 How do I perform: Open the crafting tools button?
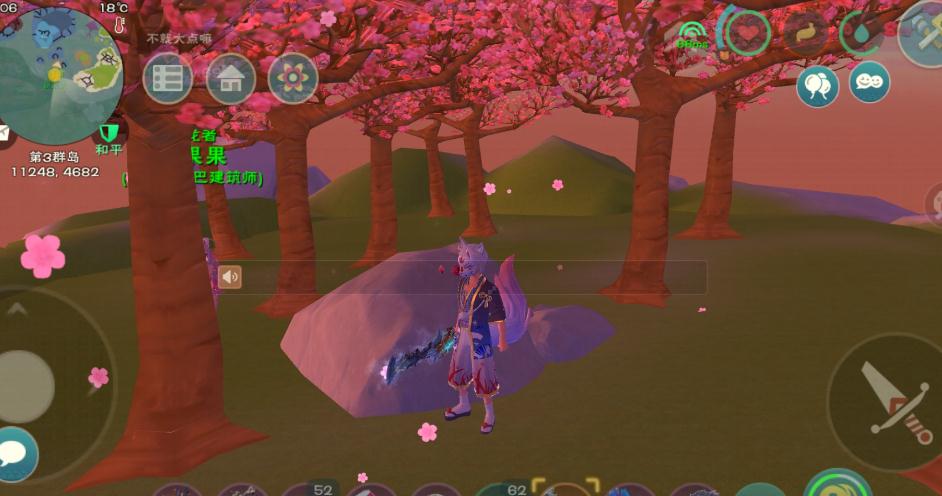923,36
